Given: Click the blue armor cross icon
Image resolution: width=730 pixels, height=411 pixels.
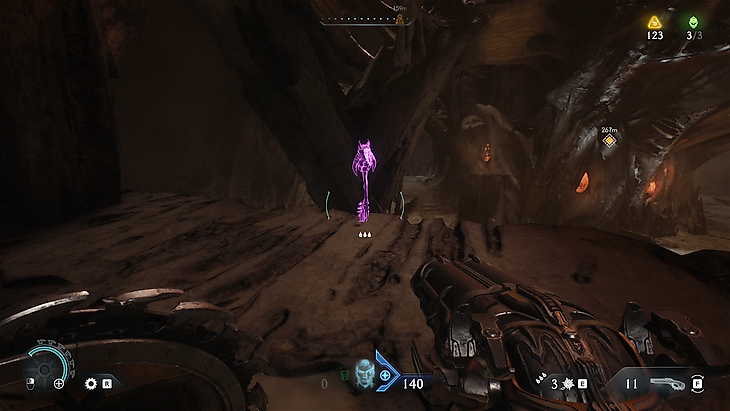Looking at the screenshot, I should tap(385, 375).
